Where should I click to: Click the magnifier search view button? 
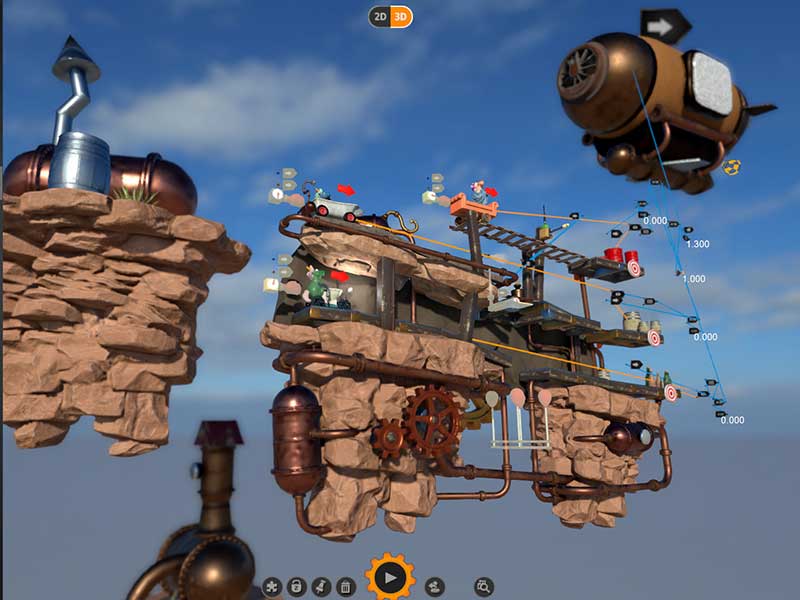click(x=484, y=587)
